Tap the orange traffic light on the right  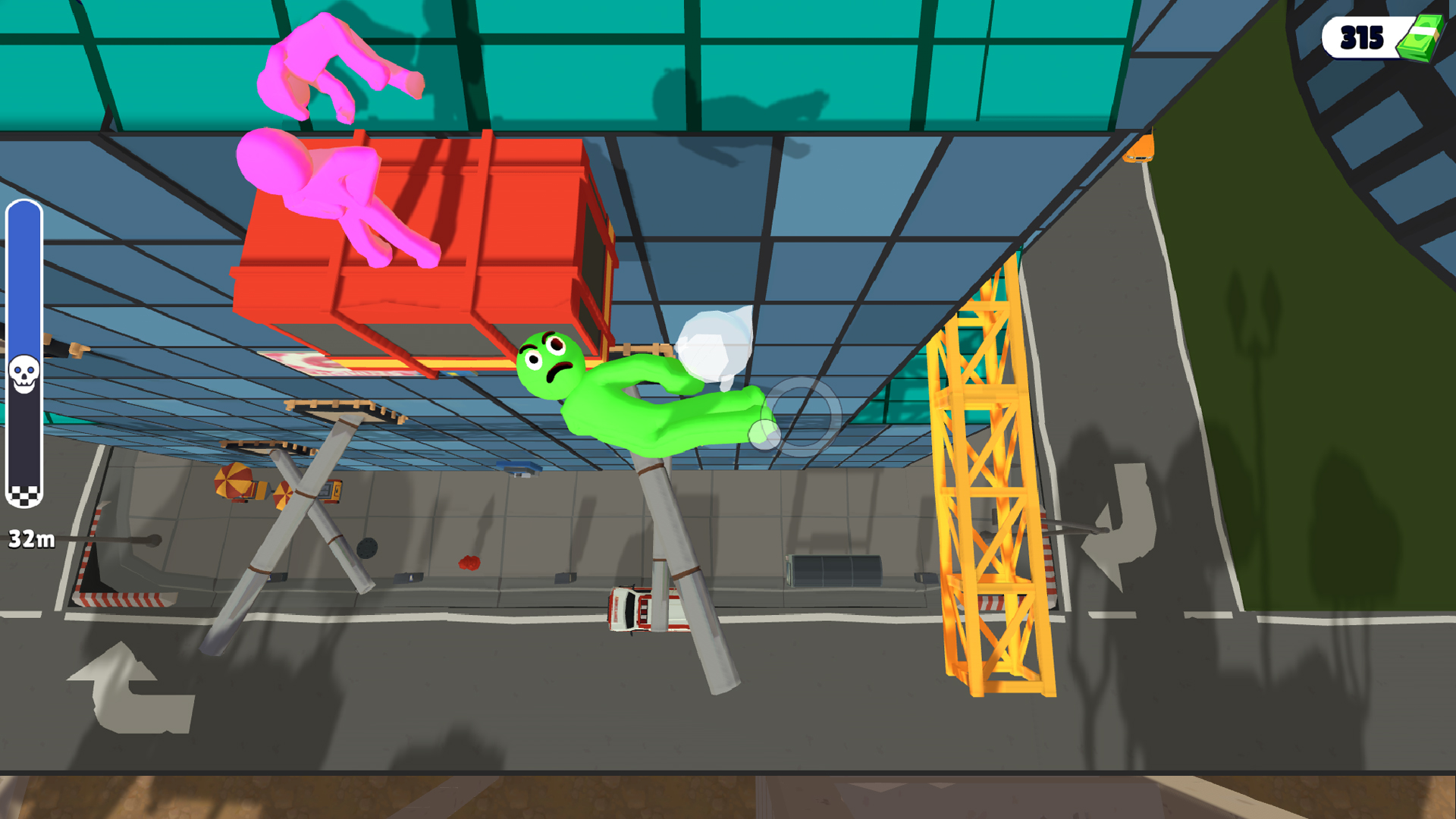coord(1141,147)
